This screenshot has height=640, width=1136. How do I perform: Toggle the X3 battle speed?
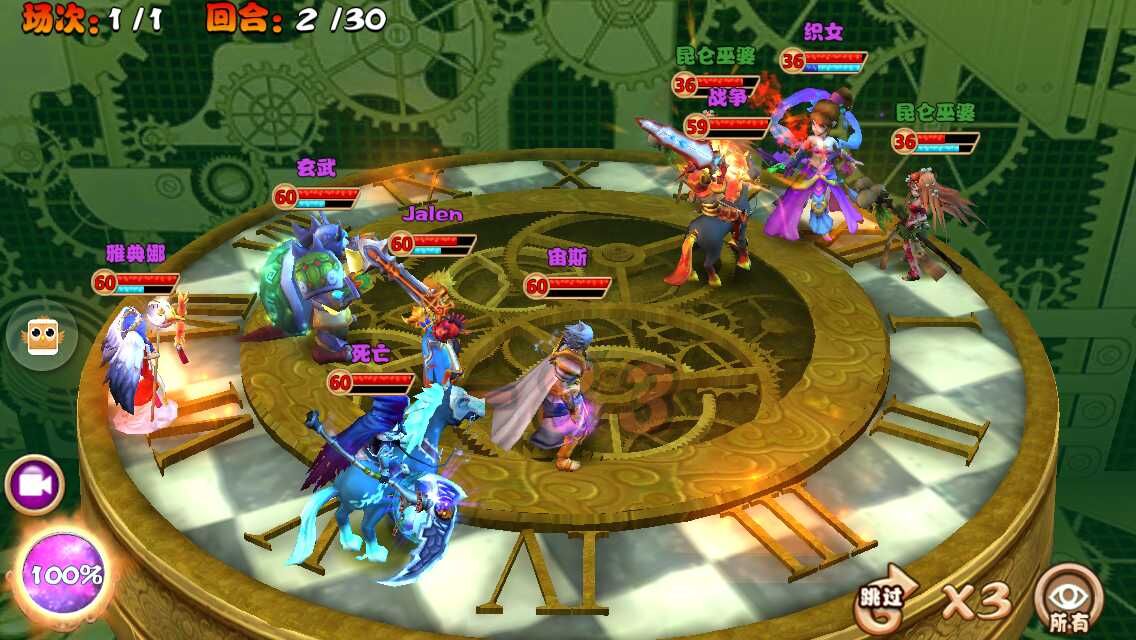pyautogui.click(x=976, y=600)
